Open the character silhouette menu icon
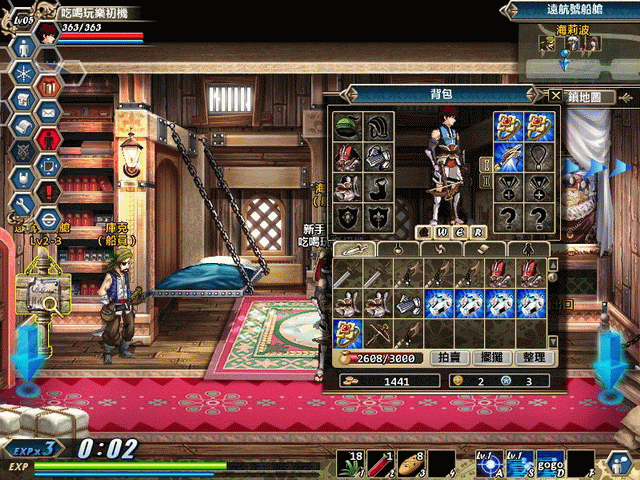Screen dimensions: 640x480 pos(22,47)
